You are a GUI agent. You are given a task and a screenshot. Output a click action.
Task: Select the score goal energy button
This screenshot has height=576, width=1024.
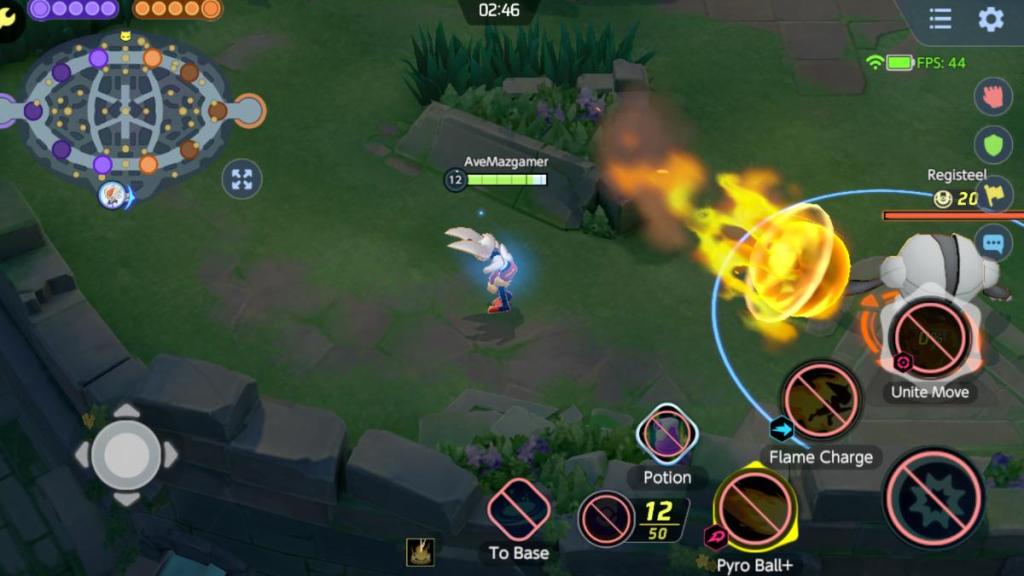pos(606,518)
